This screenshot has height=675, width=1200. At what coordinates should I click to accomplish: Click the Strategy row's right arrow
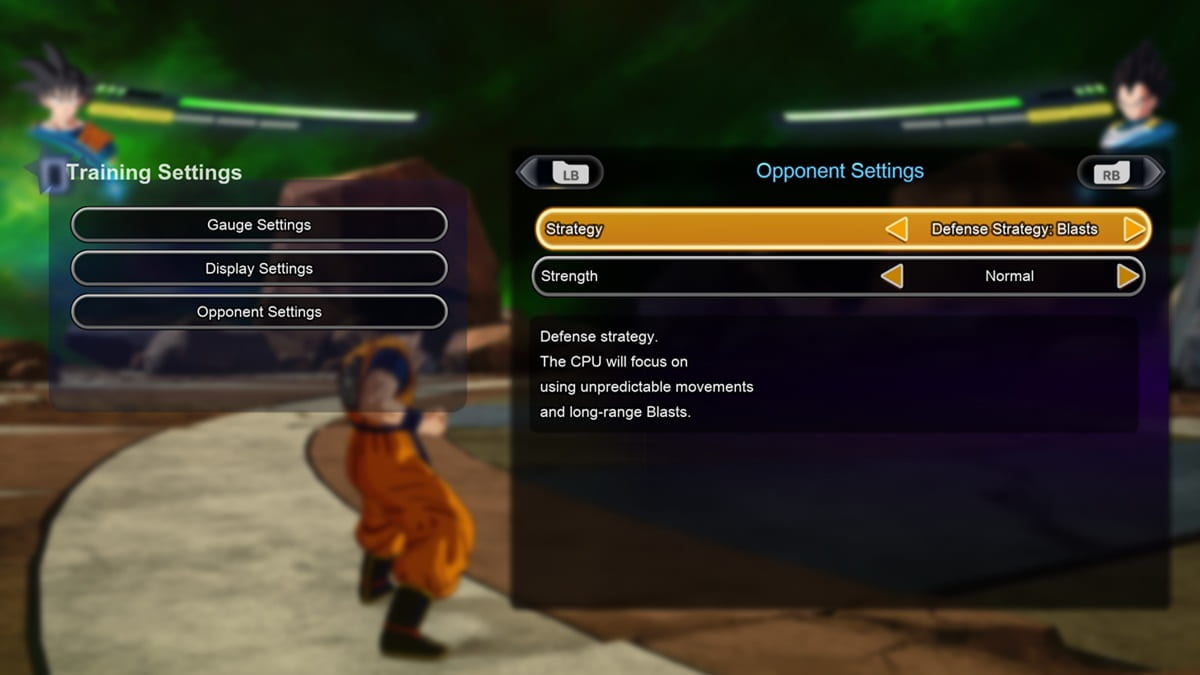tap(1134, 229)
